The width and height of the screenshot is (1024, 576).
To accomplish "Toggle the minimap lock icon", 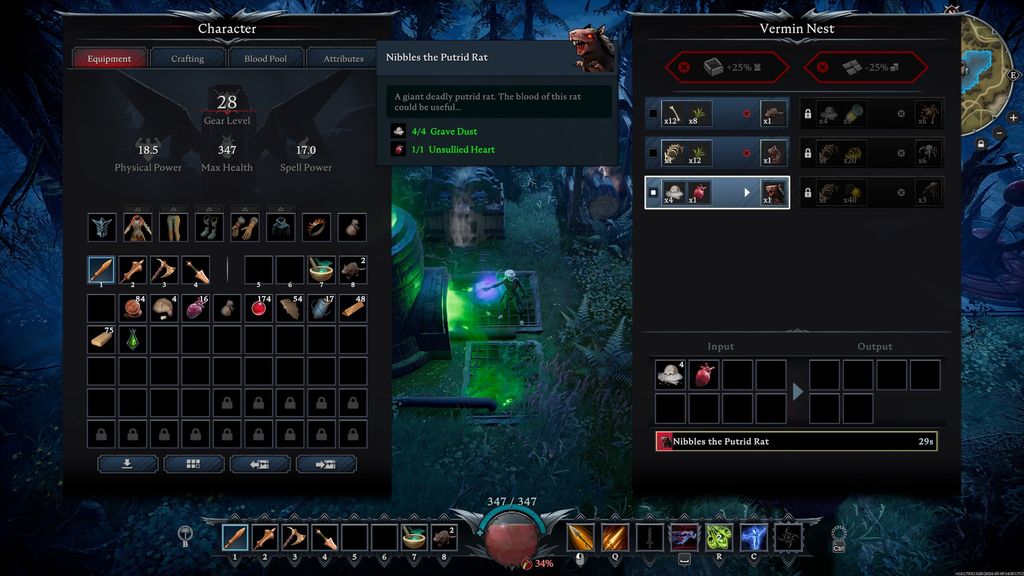I will point(980,143).
